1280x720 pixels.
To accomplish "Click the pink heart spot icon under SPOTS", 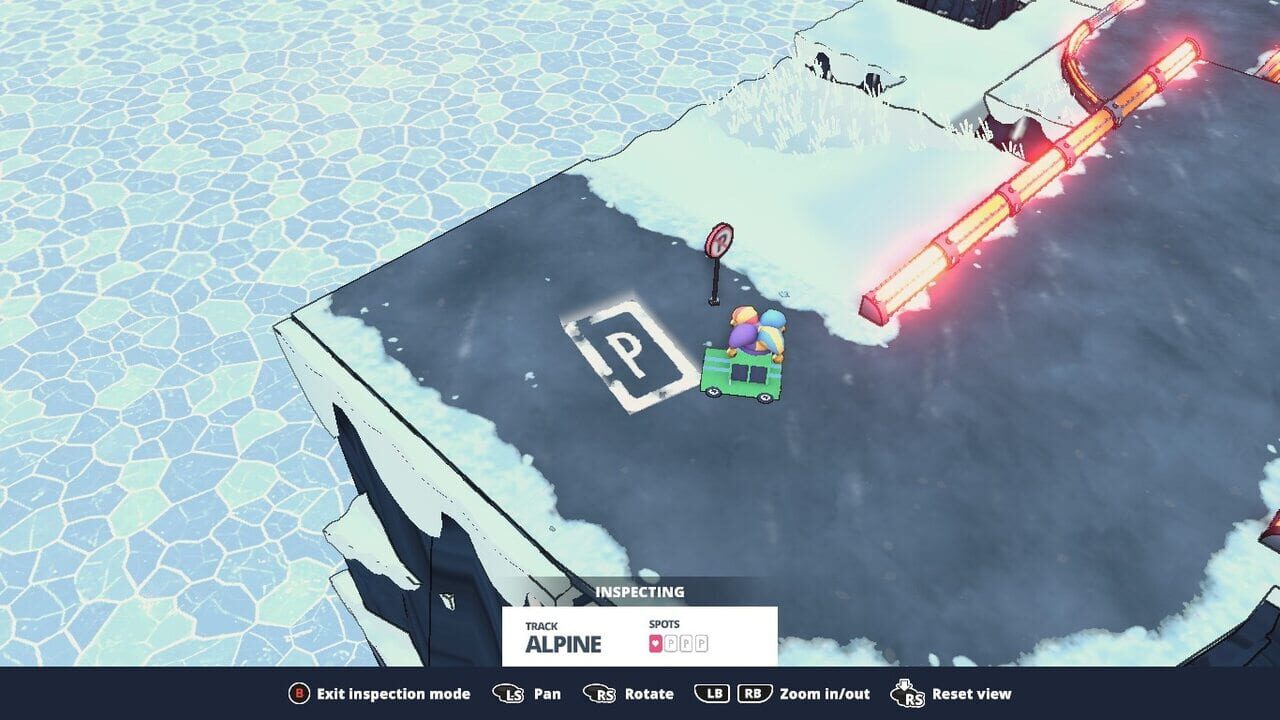I will [x=655, y=643].
